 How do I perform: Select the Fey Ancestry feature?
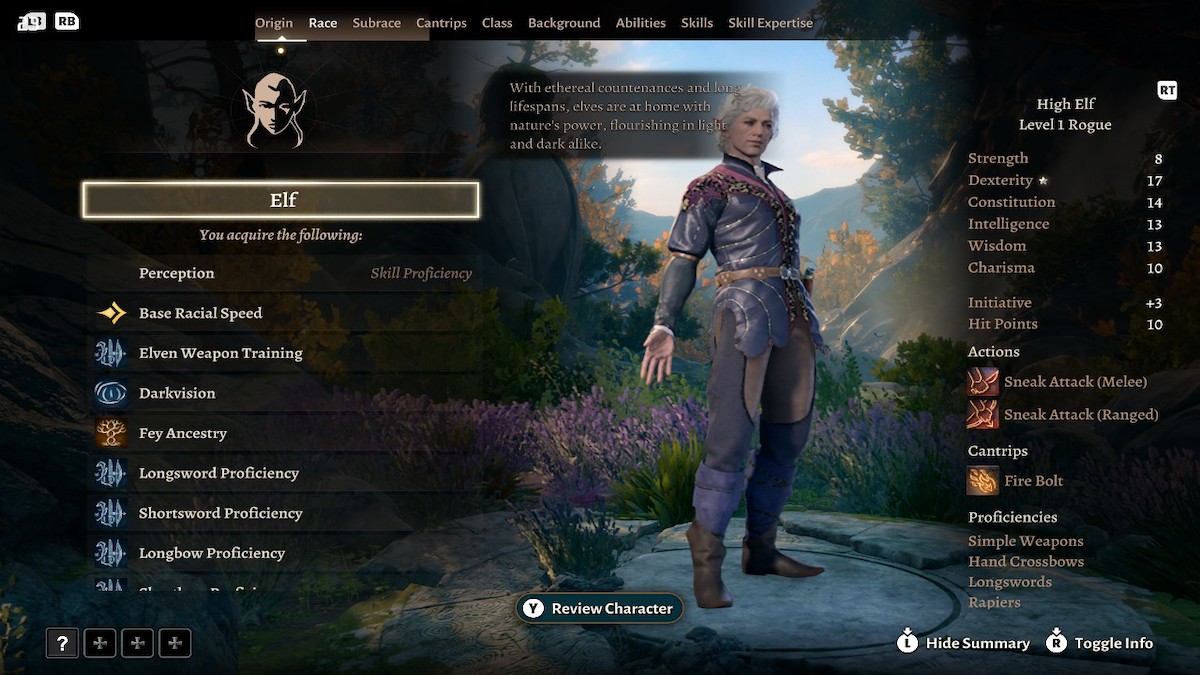(183, 433)
